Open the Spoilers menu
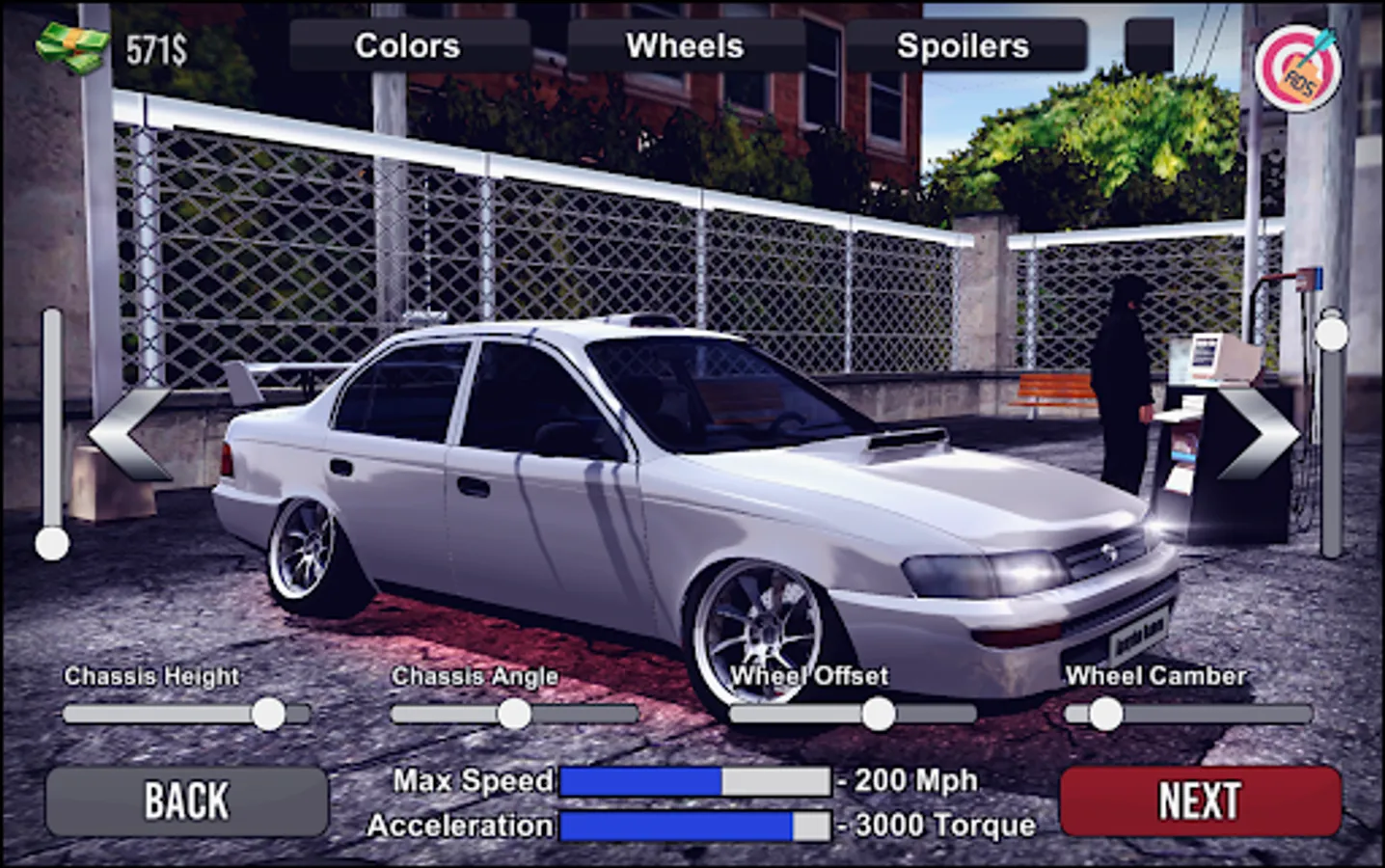Screen dimensions: 1385x868 coord(964,44)
